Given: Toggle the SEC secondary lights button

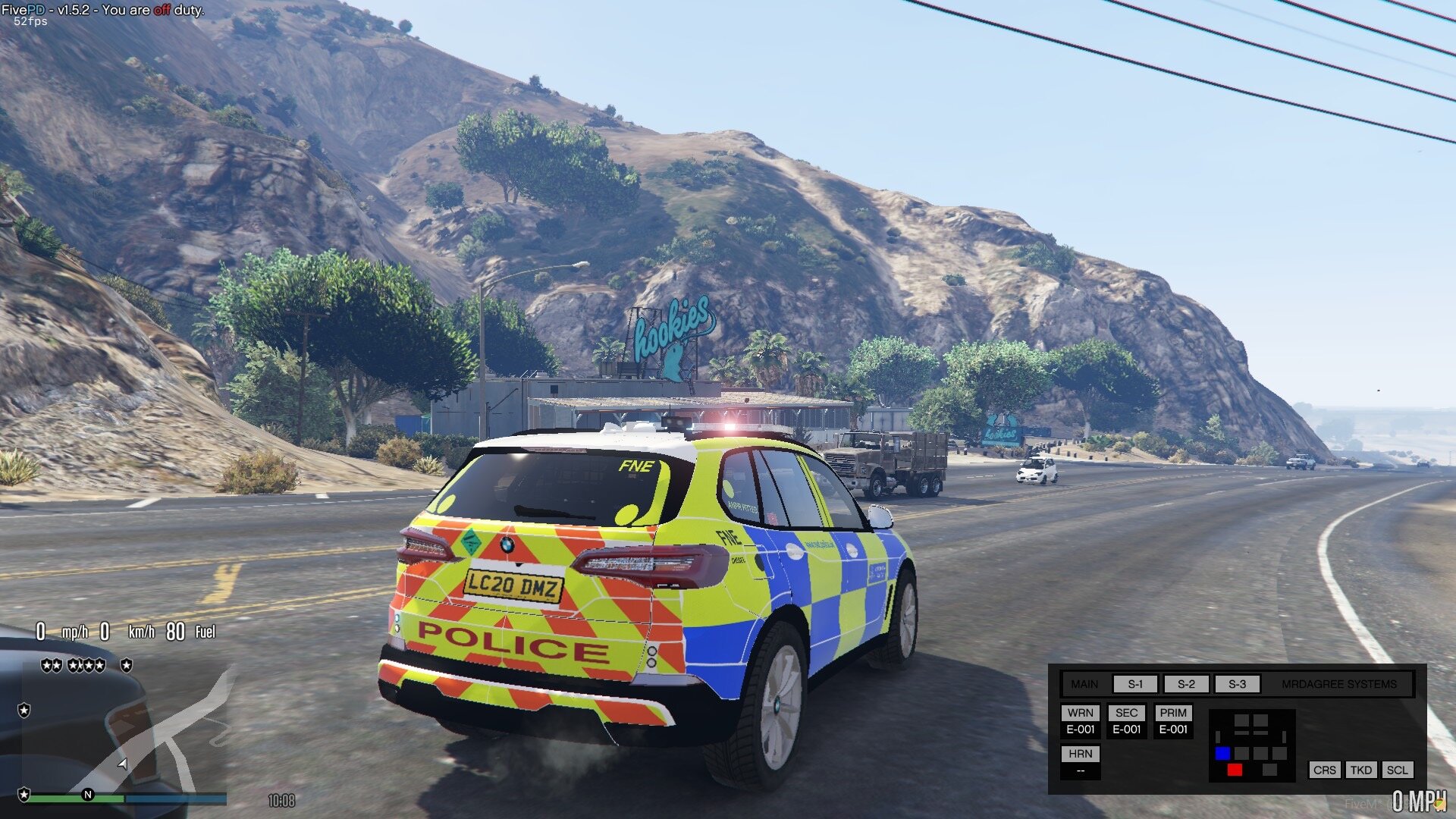Looking at the screenshot, I should coord(1127,713).
